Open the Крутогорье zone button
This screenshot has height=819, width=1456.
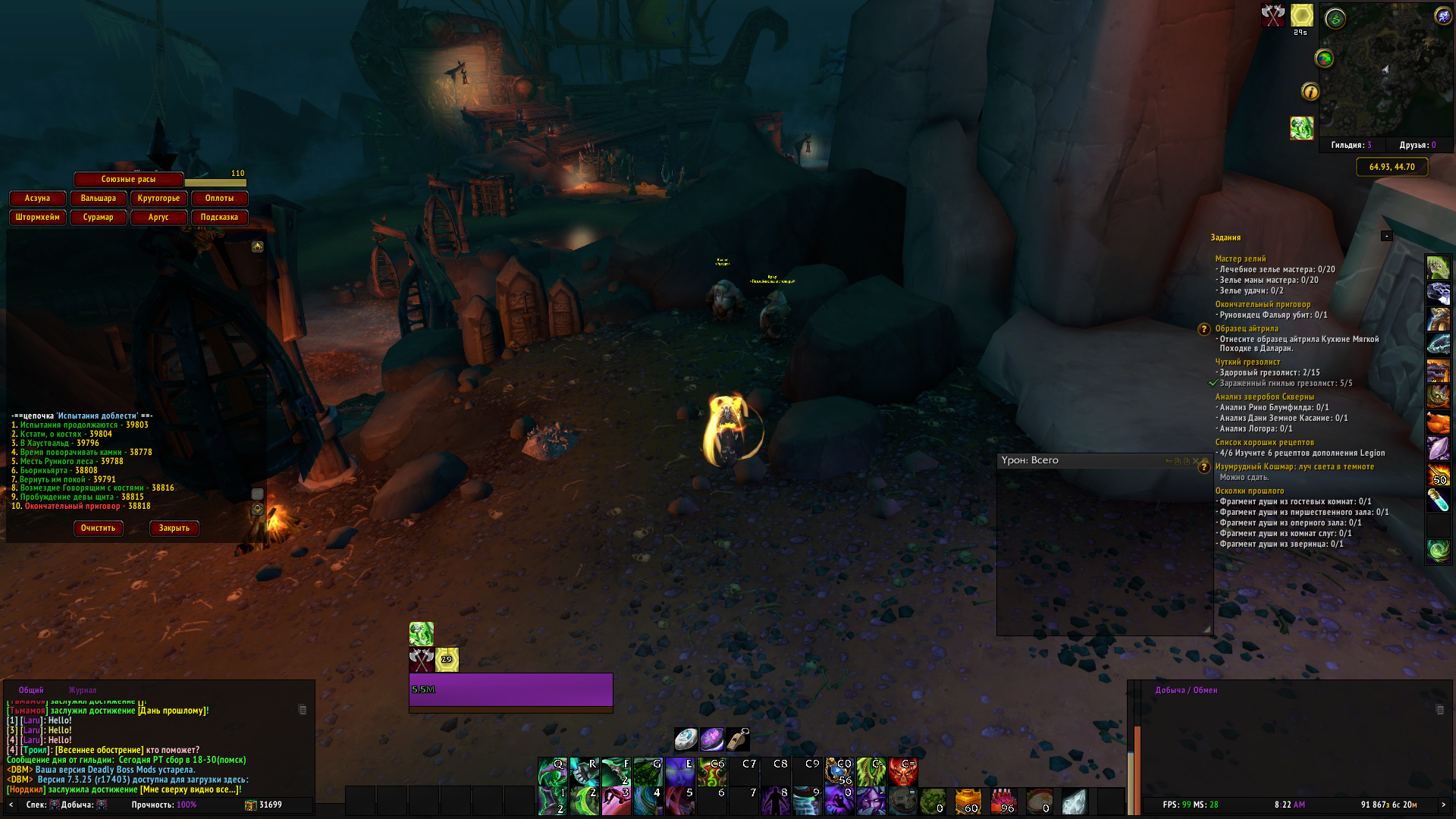pyautogui.click(x=158, y=198)
